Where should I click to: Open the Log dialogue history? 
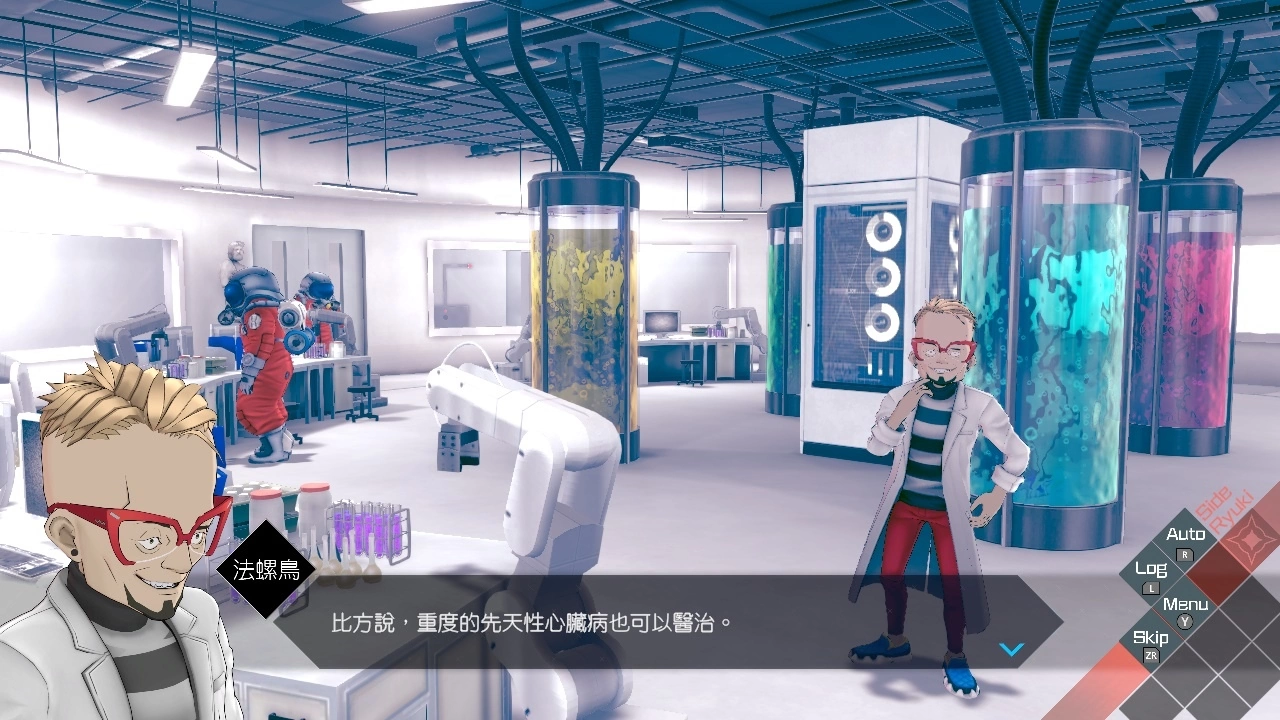click(1151, 567)
